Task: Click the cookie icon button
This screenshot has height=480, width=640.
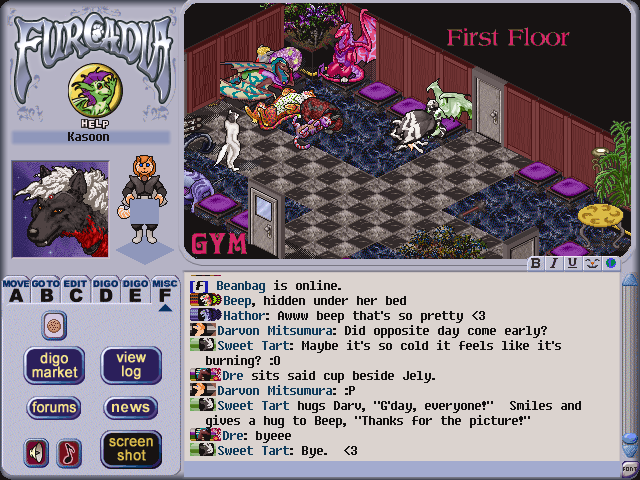Action: coord(54,325)
